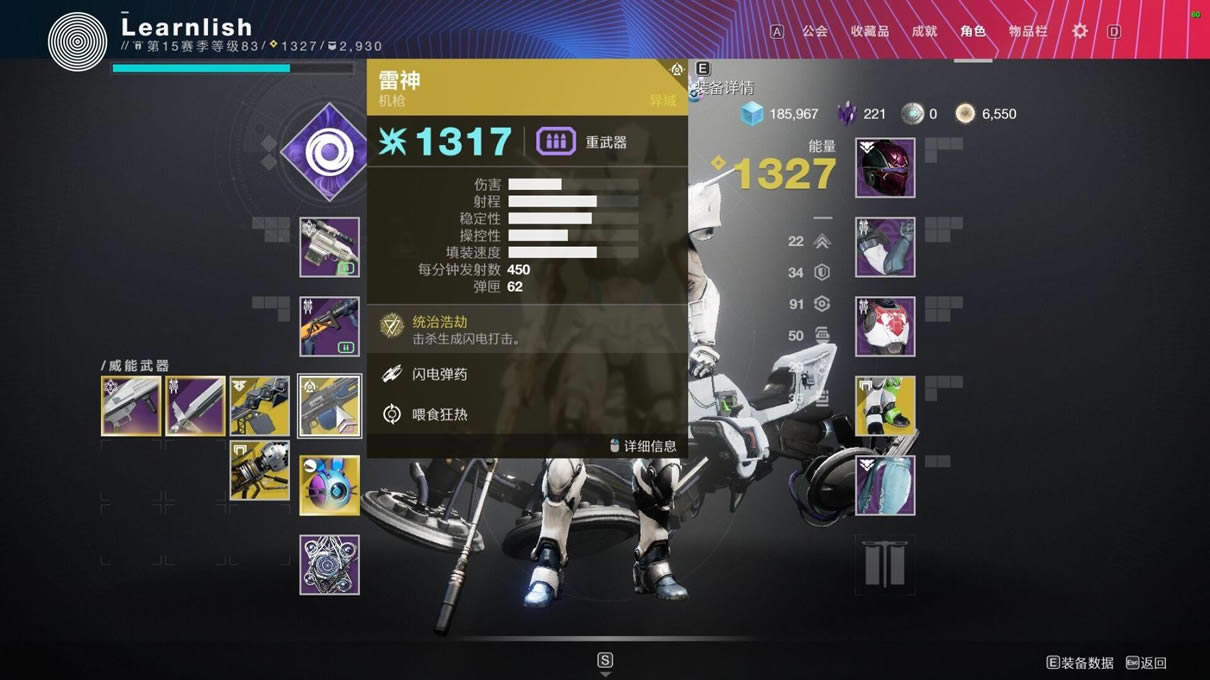Open the purple diamond subclass icon

pos(326,153)
